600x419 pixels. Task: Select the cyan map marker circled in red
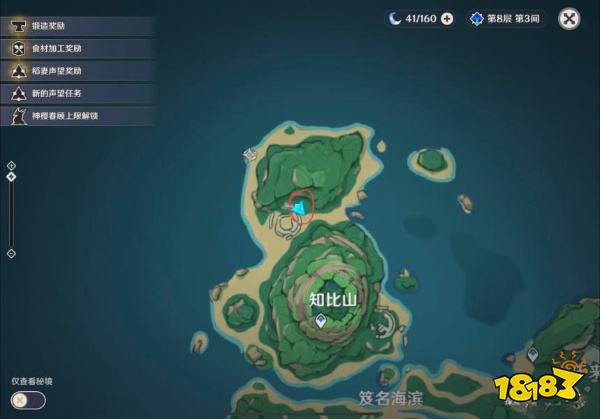297,206
